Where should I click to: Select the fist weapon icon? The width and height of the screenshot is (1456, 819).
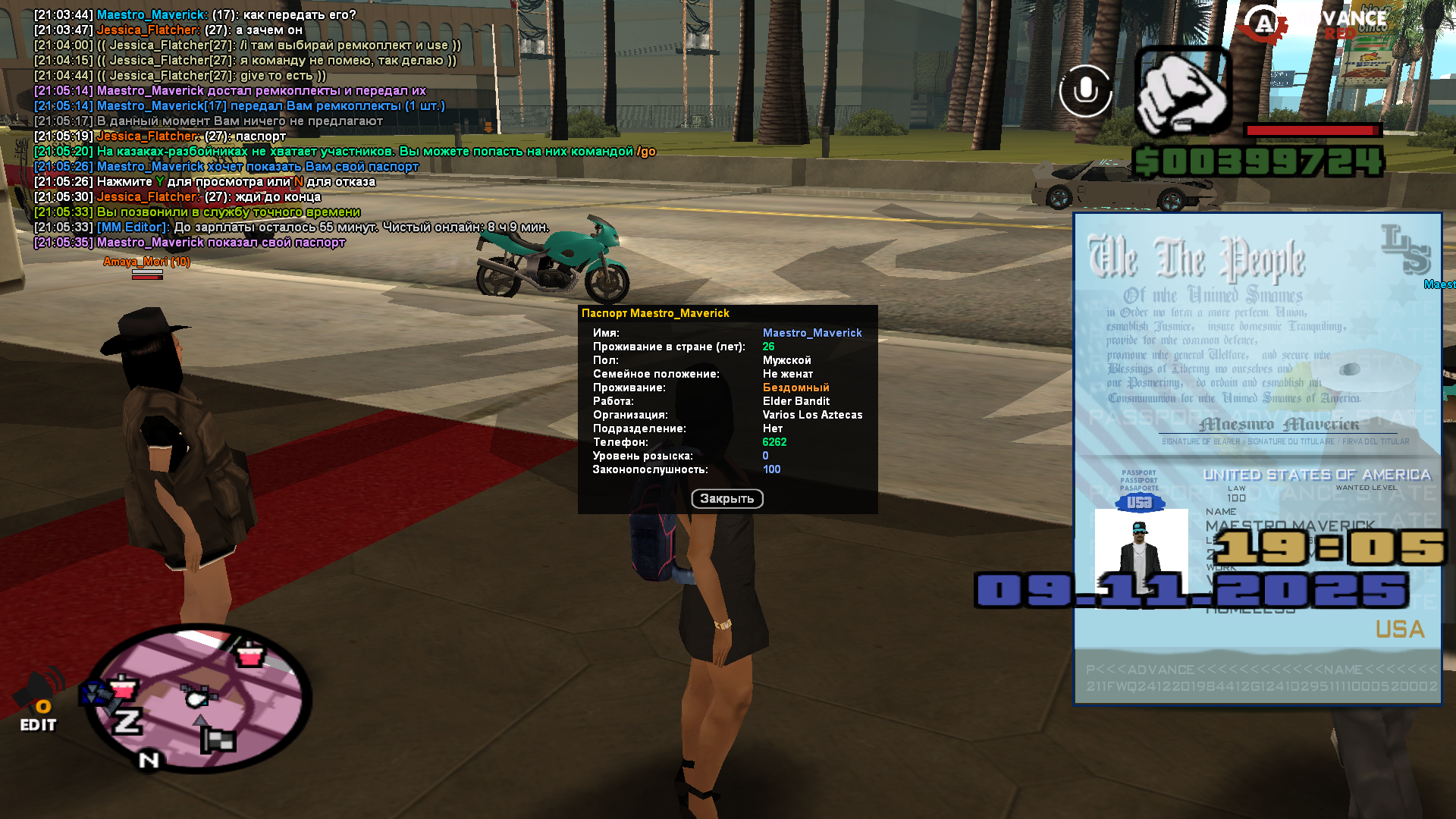click(x=1183, y=93)
